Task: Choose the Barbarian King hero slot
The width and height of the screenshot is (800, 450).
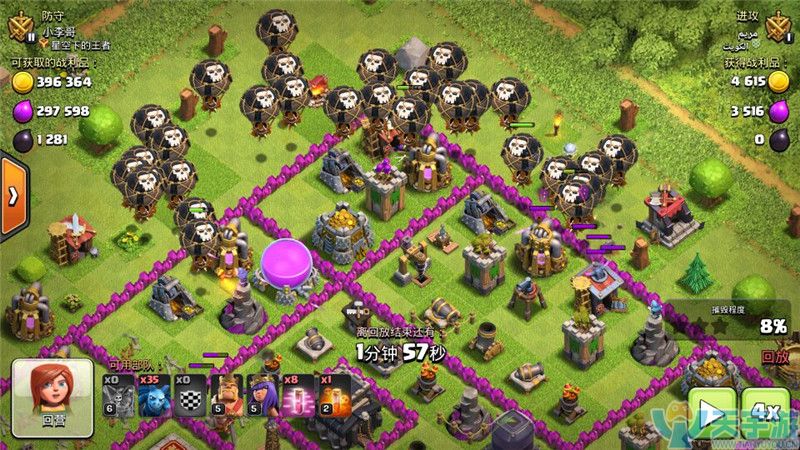Action: click(225, 396)
